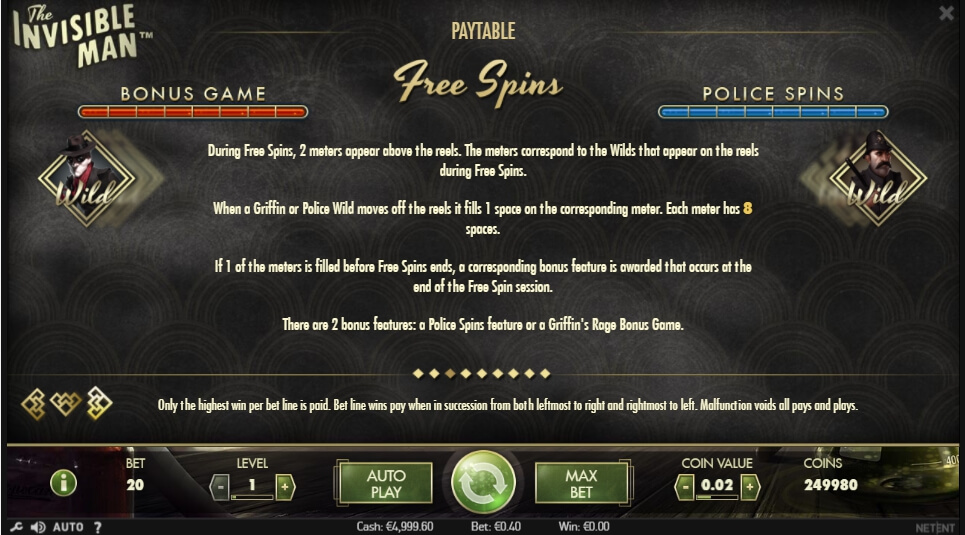The image size is (965, 535).
Task: Select the right paytable navigation arrow emblem
Action: pos(99,403)
